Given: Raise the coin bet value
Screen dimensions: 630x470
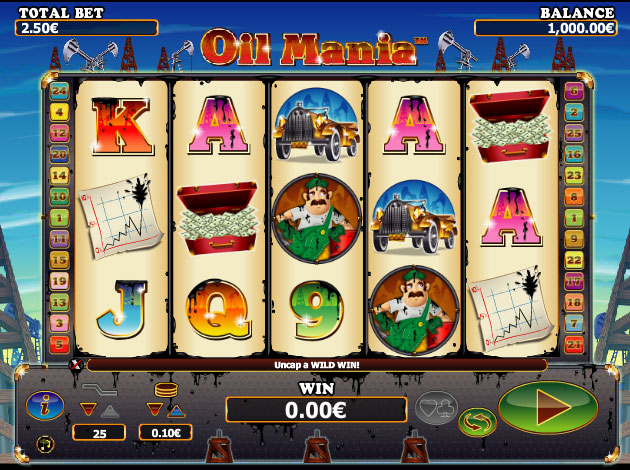Looking at the screenshot, I should [x=176, y=408].
